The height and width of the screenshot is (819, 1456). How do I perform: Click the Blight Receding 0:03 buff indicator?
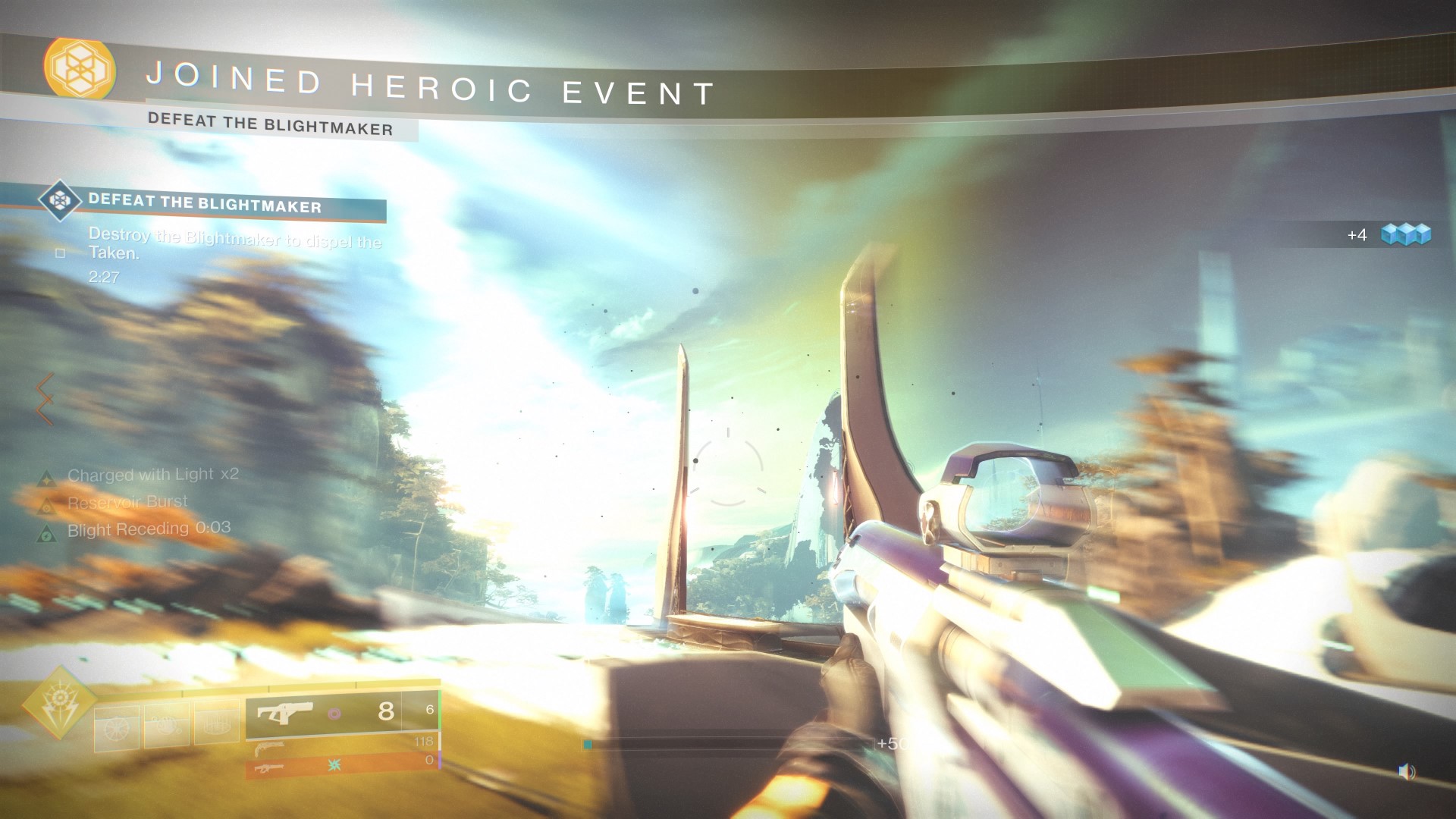point(49,529)
